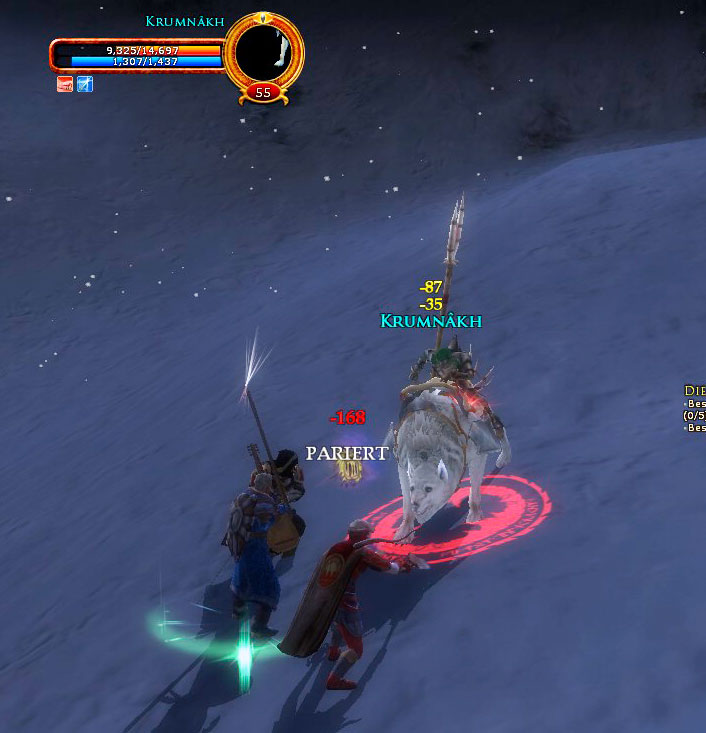Image resolution: width=706 pixels, height=733 pixels.
Task: Inspect the red effect icon under the target frame
Action: point(65,85)
